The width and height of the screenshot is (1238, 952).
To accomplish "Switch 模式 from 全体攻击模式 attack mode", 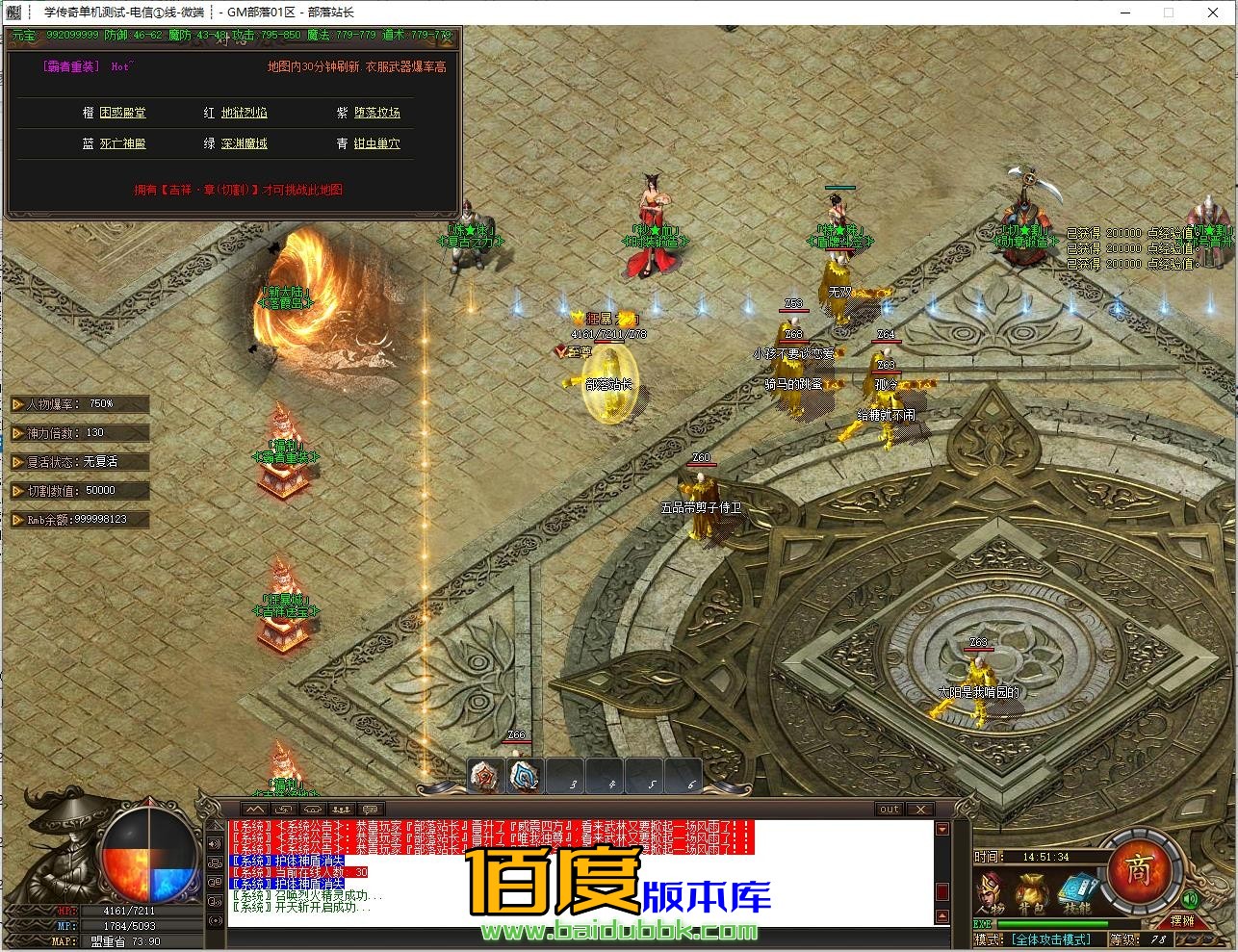I will click(1052, 938).
